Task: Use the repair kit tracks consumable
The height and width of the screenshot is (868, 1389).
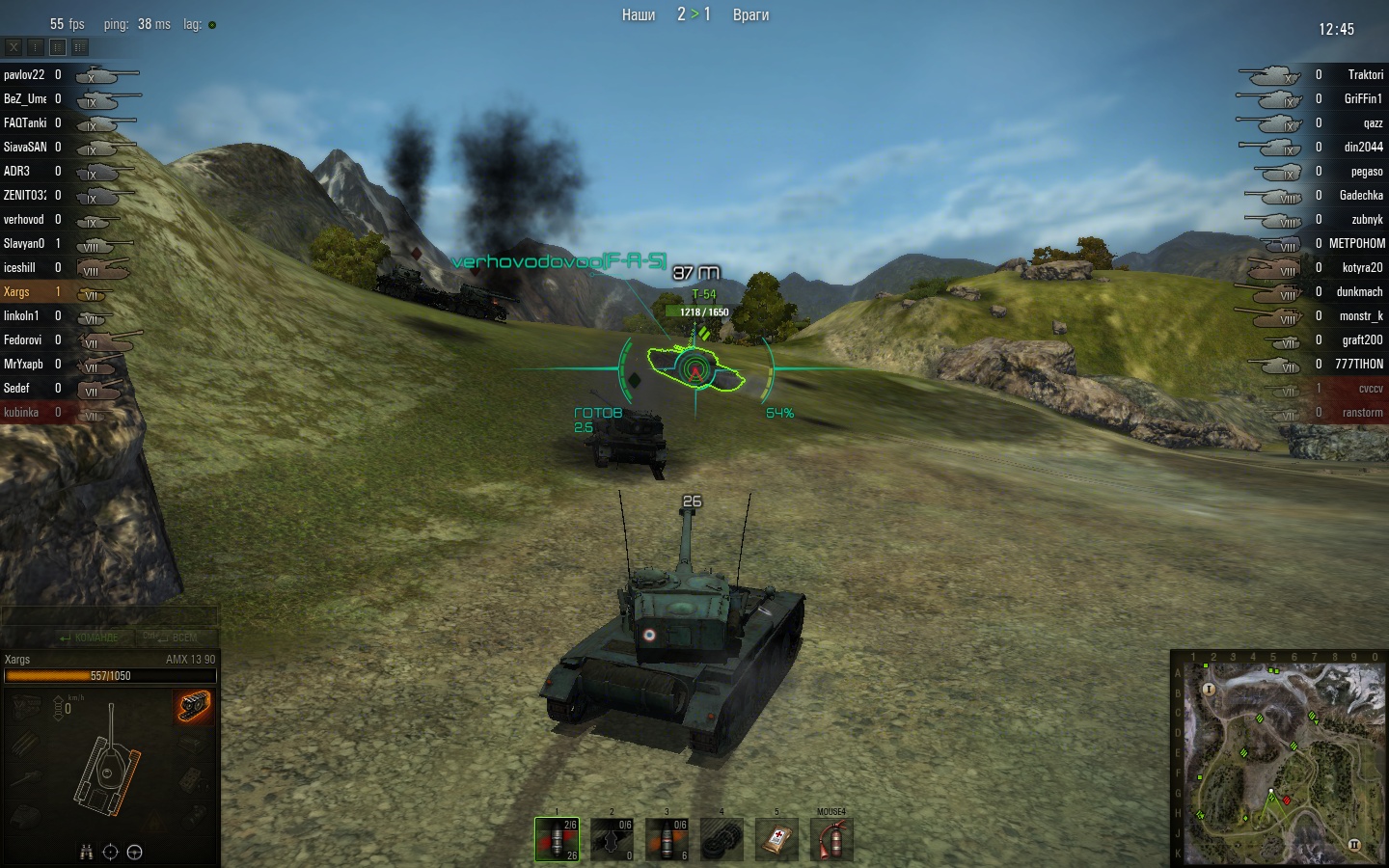Action: point(722,839)
